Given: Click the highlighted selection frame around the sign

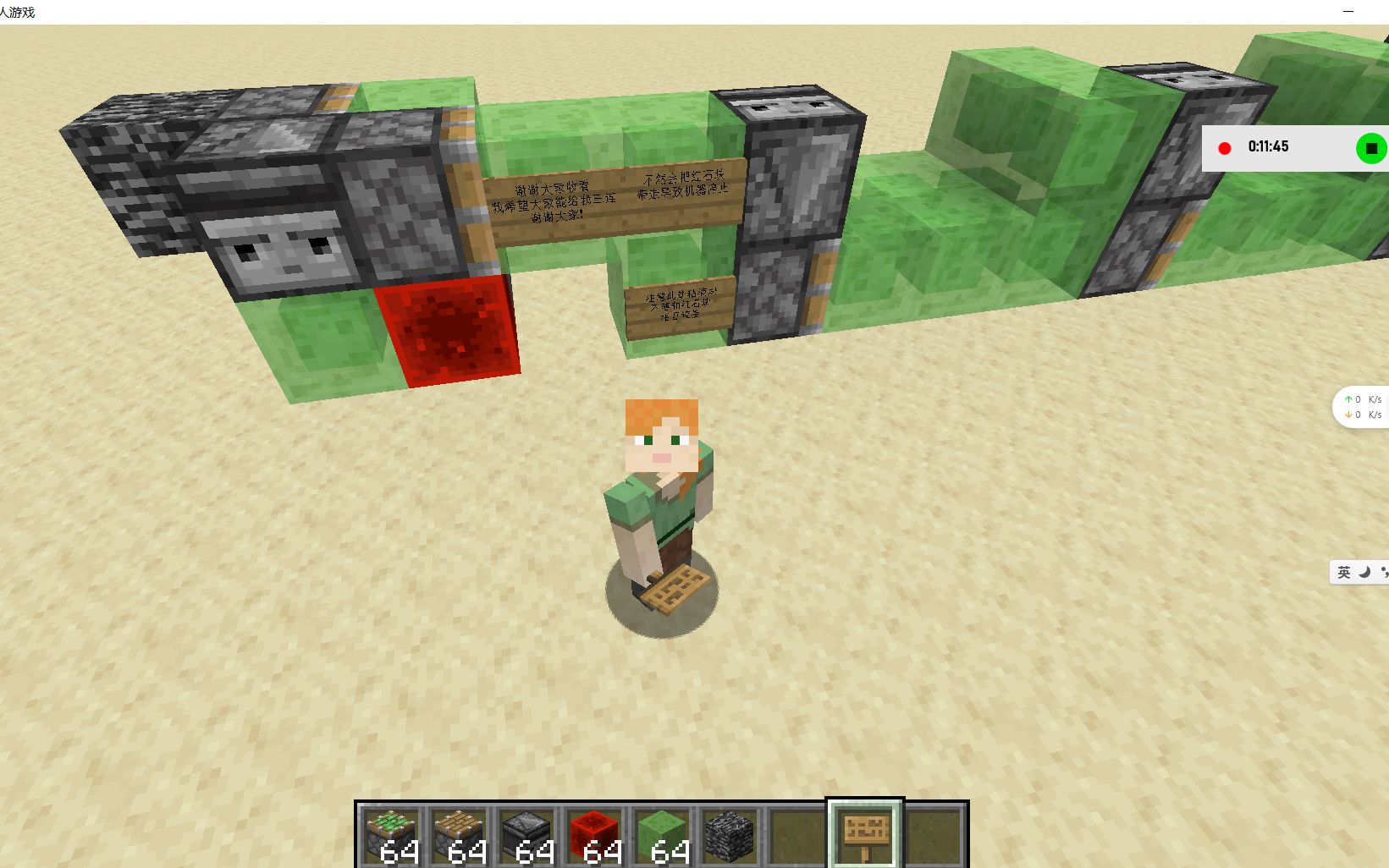Looking at the screenshot, I should pyautogui.click(x=863, y=833).
